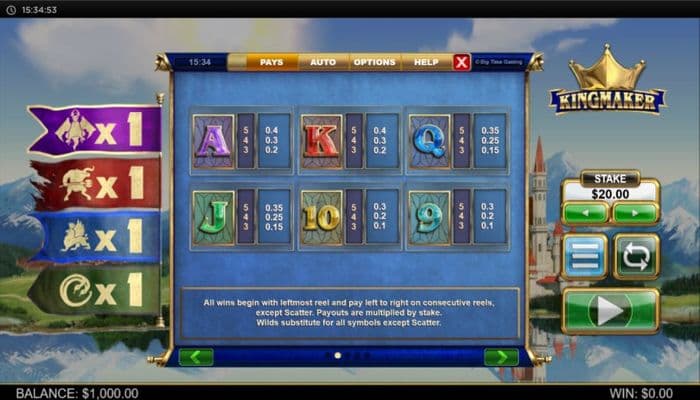Activate the autoplay loop arrows button
This screenshot has height=400, width=700.
[x=636, y=257]
